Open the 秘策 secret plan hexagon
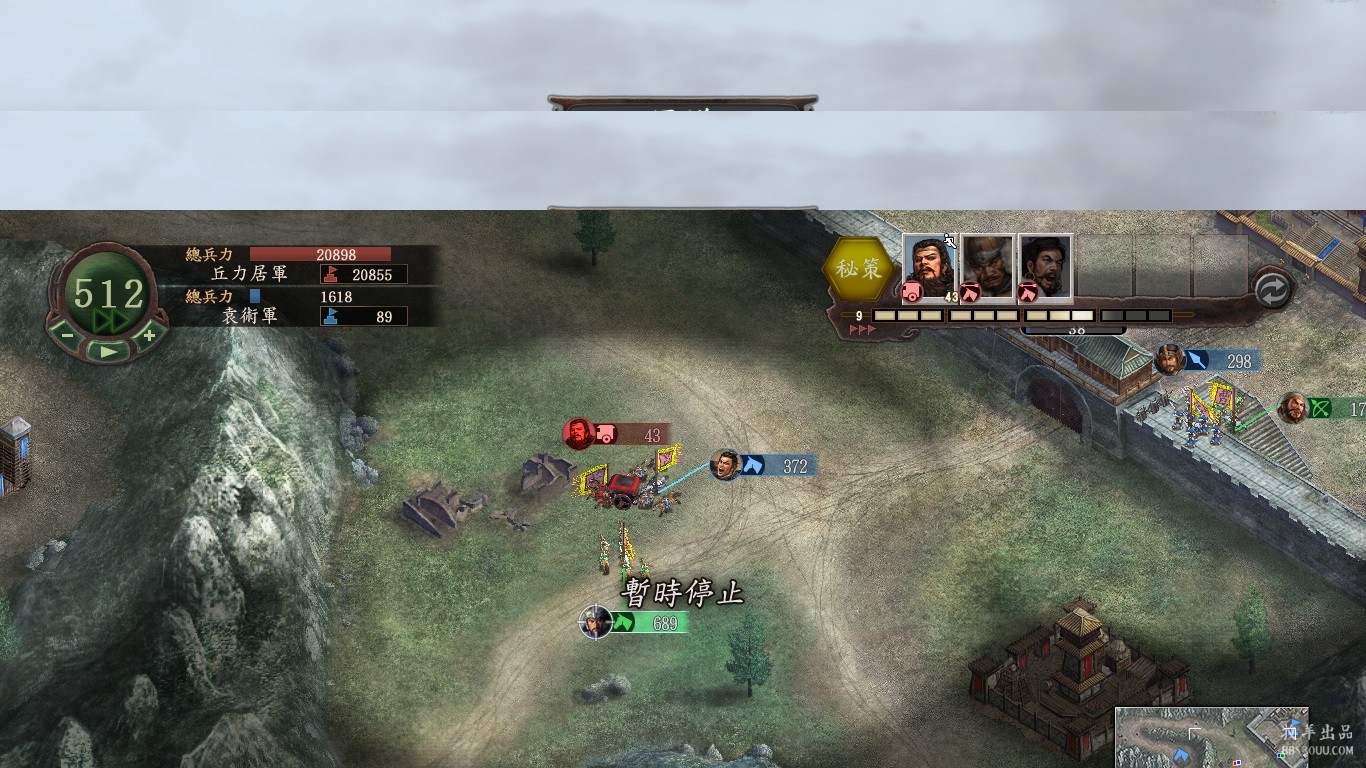The image size is (1366, 768). 859,269
